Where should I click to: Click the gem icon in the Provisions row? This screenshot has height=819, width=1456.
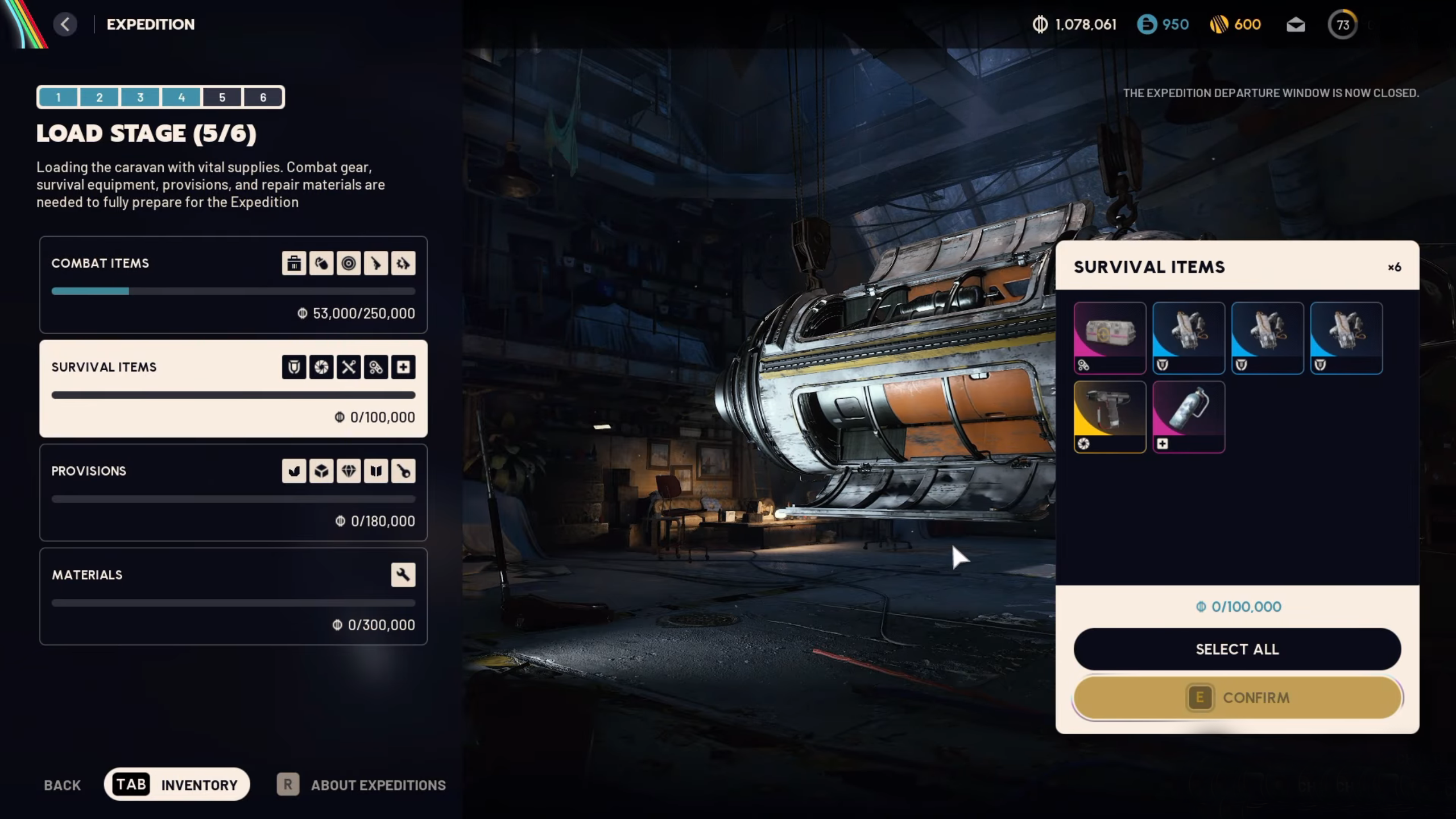349,470
